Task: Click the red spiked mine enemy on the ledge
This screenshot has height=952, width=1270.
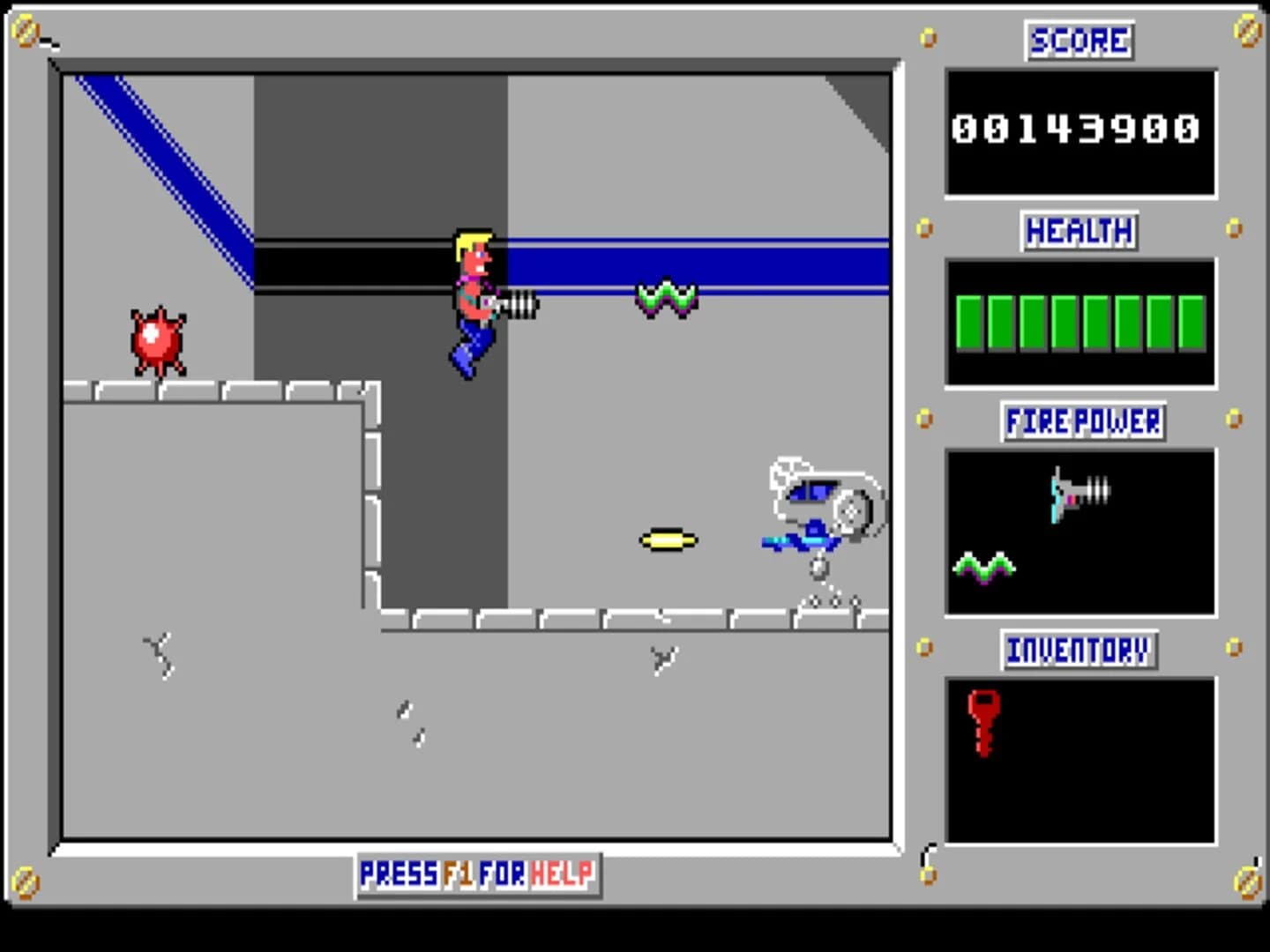Action: pyautogui.click(x=157, y=339)
